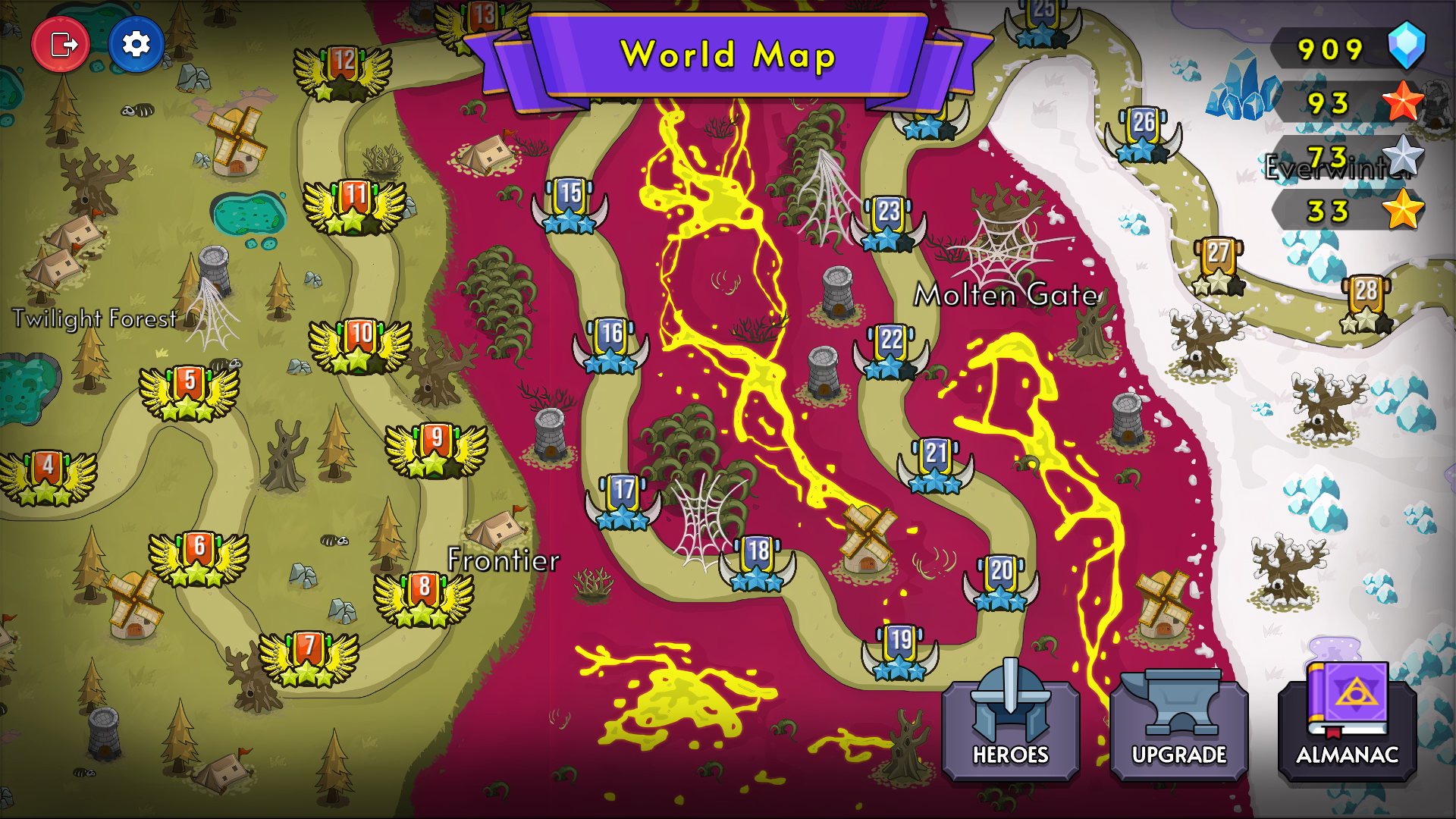Select level 17 stage marker
The width and height of the screenshot is (1456, 819).
click(623, 500)
